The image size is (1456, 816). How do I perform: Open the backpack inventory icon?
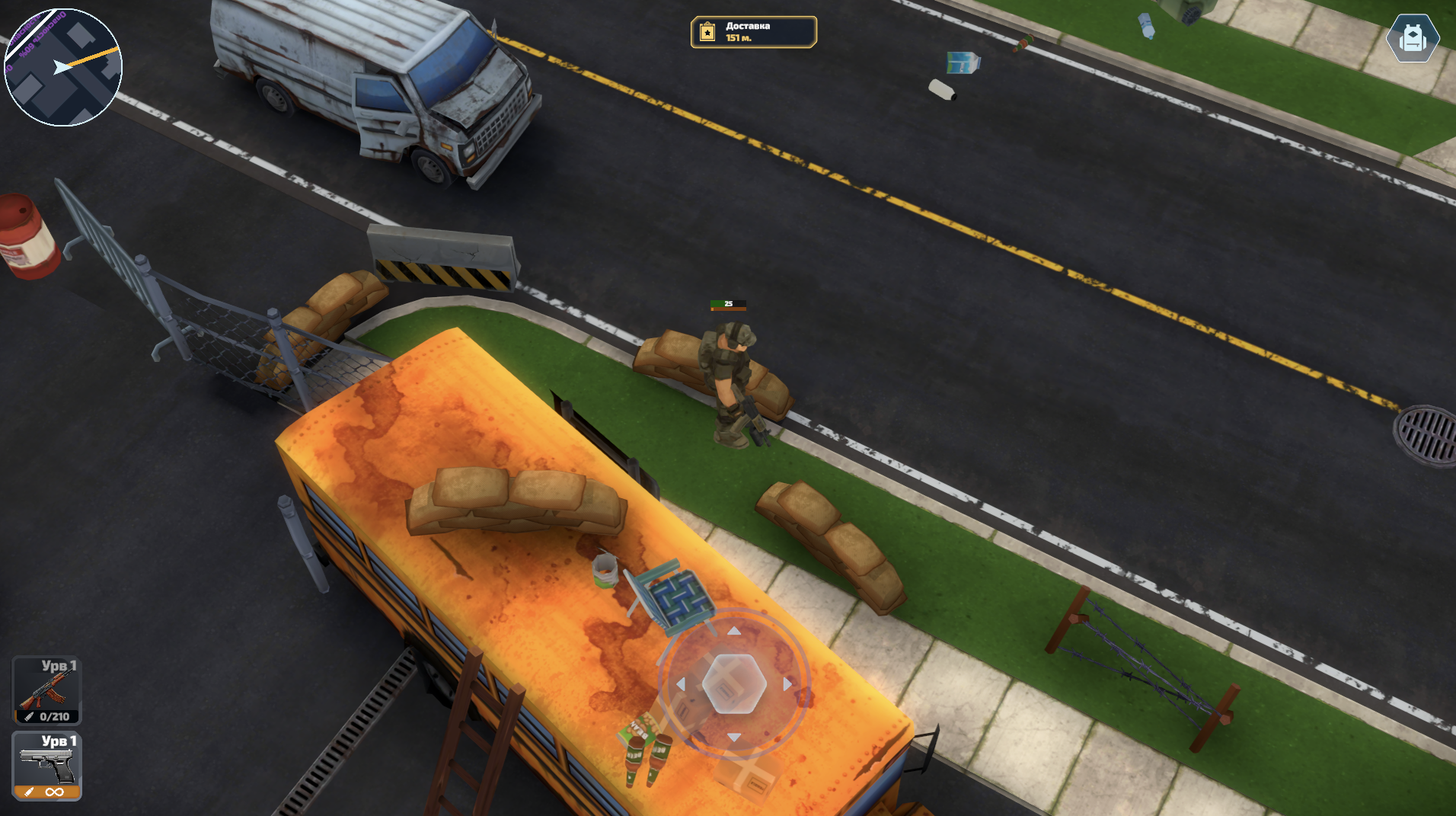1413,38
